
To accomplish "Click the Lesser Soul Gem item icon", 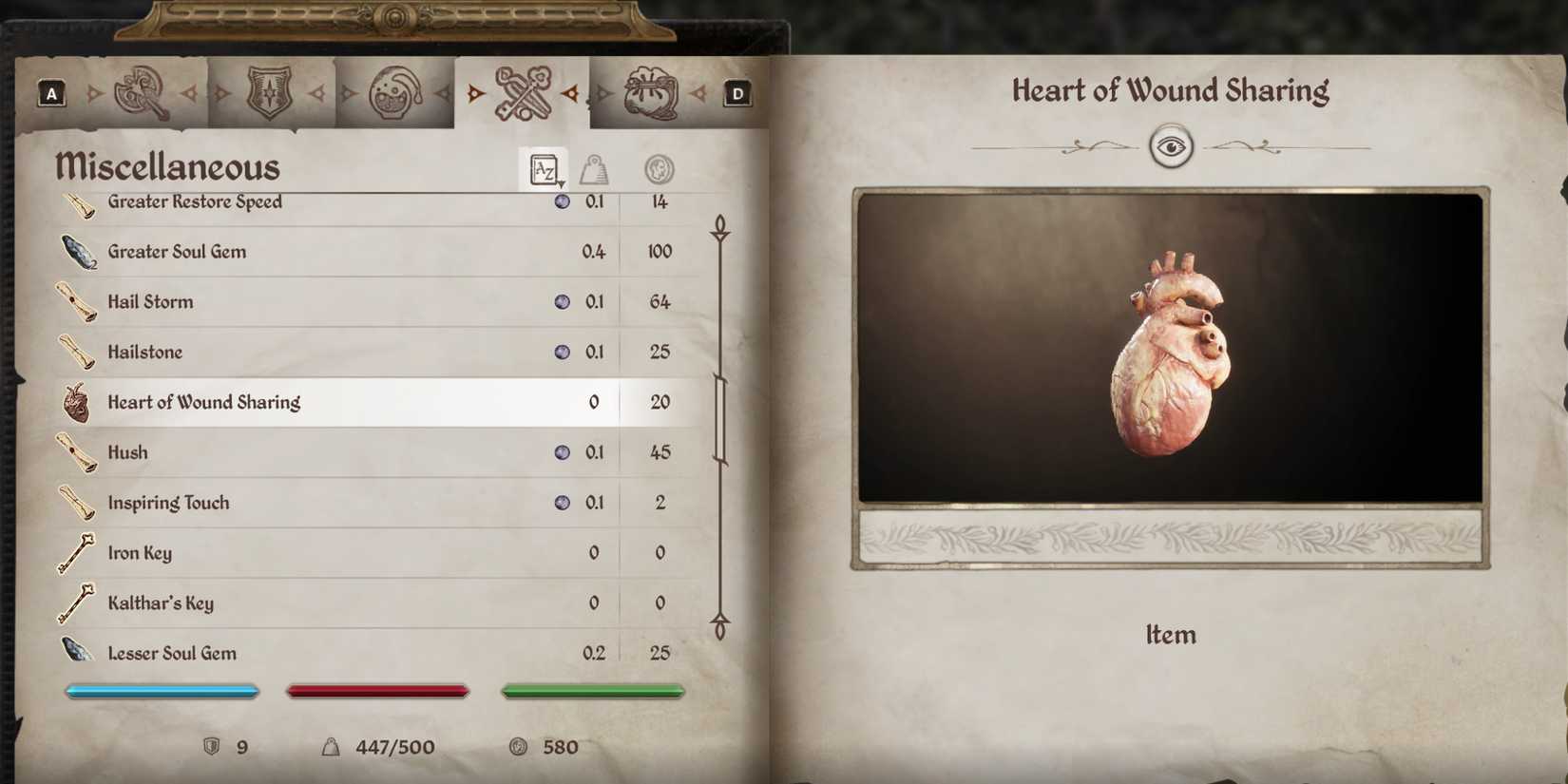I will (x=76, y=651).
